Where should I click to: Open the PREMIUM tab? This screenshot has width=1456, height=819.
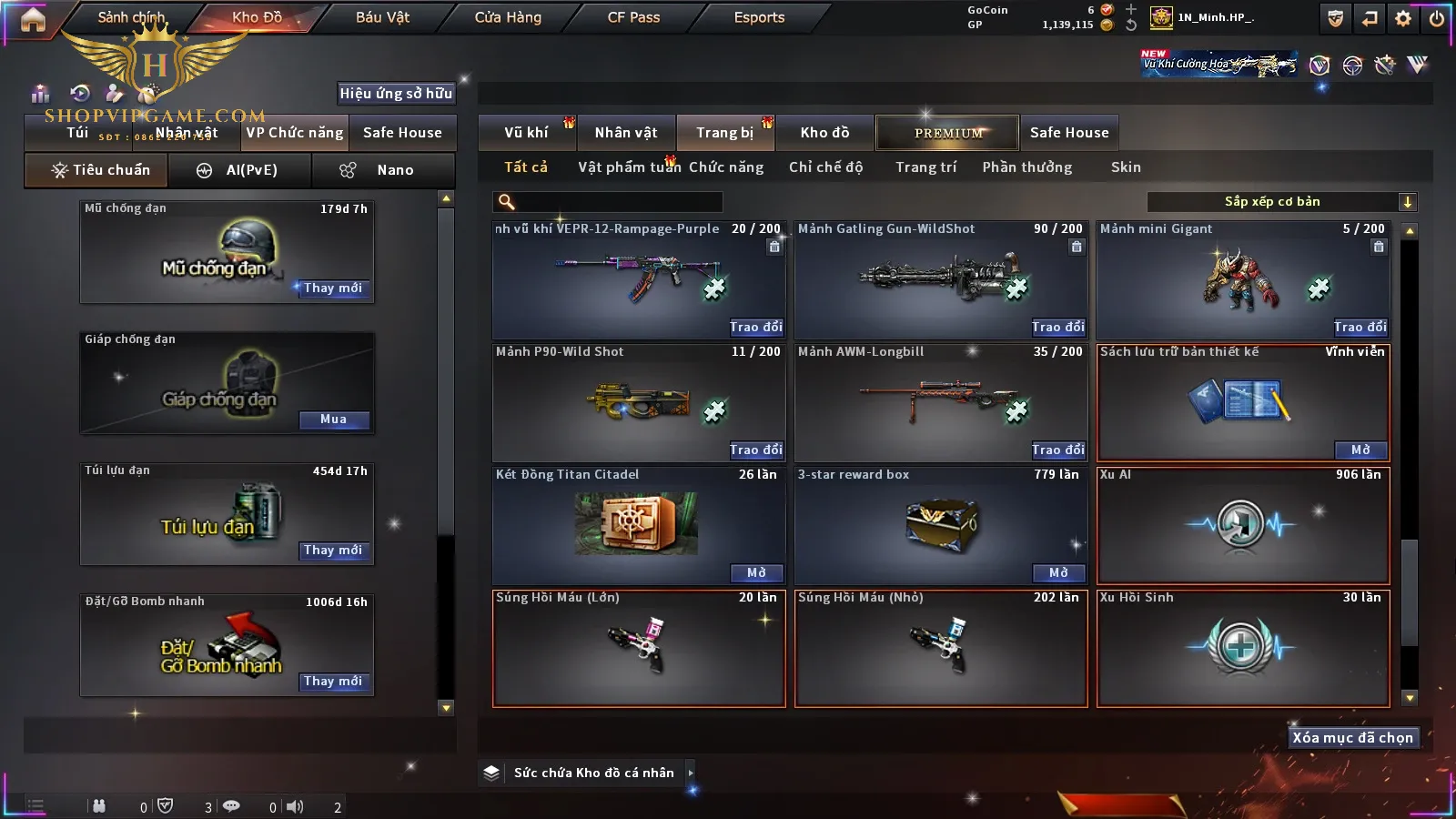coord(947,133)
